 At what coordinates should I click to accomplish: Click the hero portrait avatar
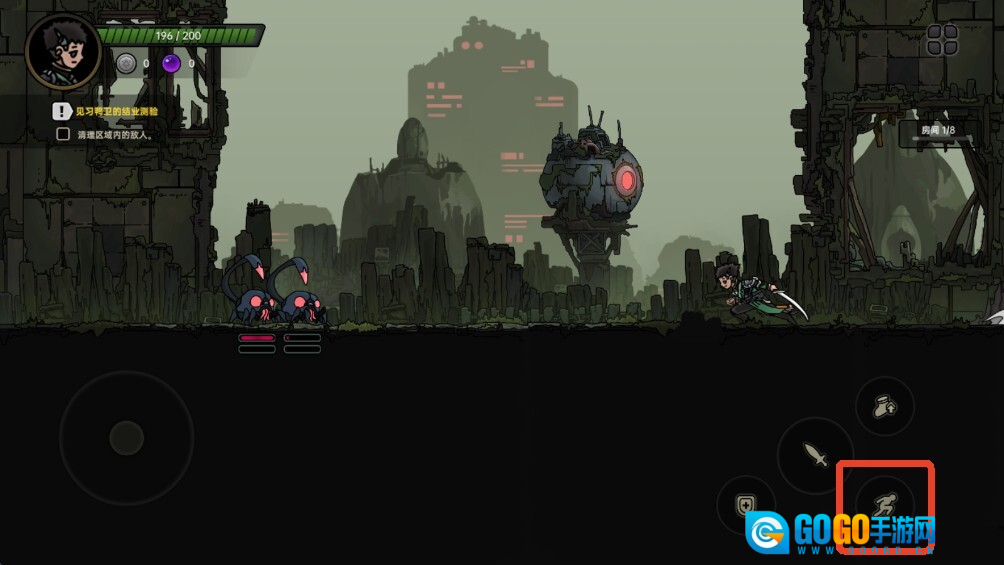[x=62, y=50]
